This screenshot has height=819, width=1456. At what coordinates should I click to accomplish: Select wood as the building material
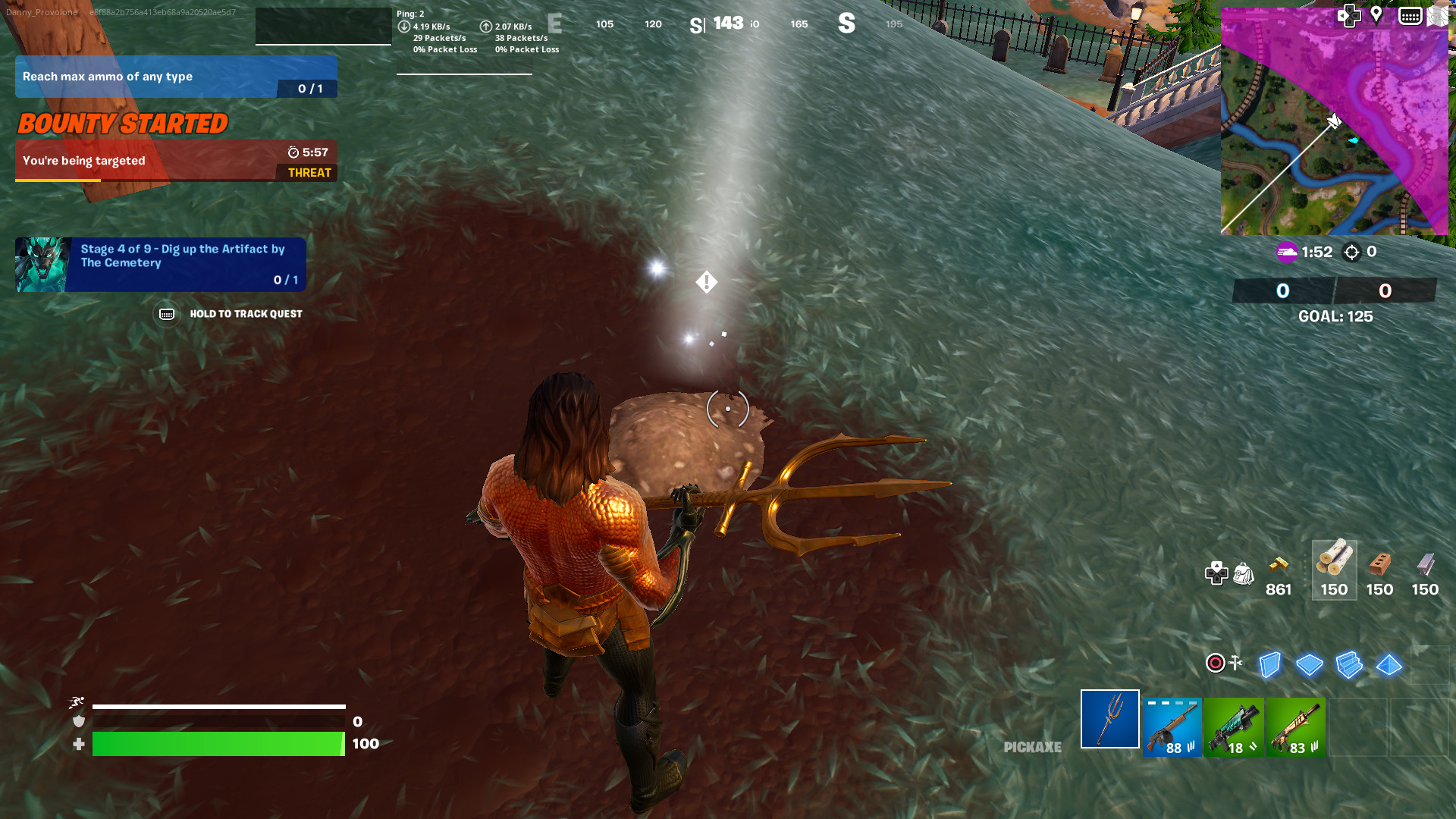coord(1334,570)
